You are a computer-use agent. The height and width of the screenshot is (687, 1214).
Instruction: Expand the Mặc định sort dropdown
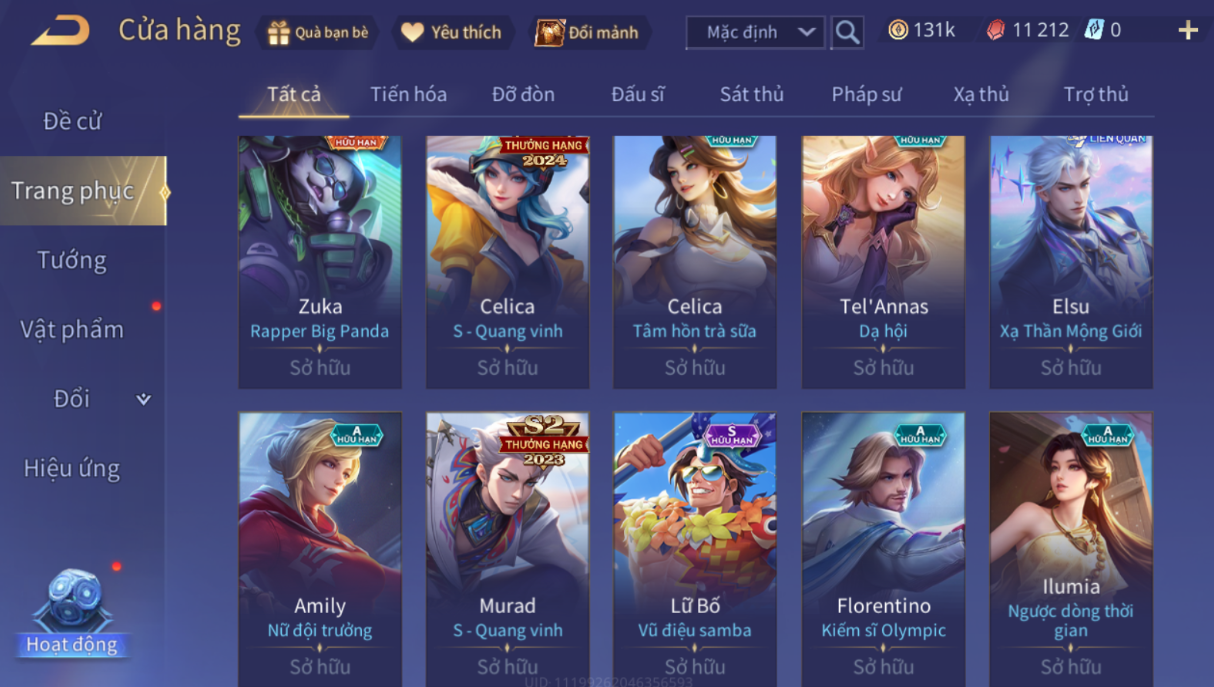click(755, 32)
